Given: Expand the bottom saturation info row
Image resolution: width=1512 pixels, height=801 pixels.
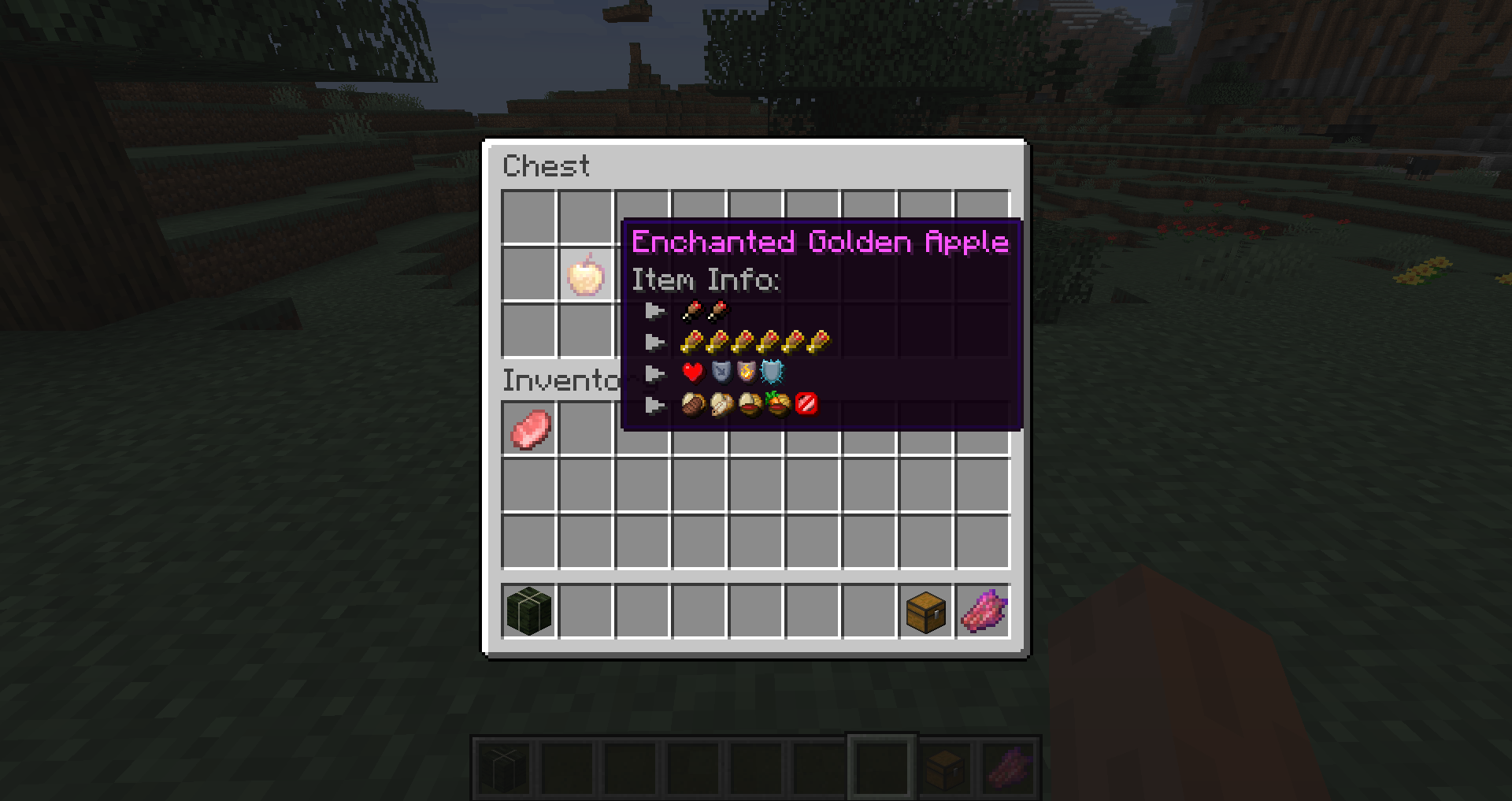Looking at the screenshot, I should coord(655,405).
